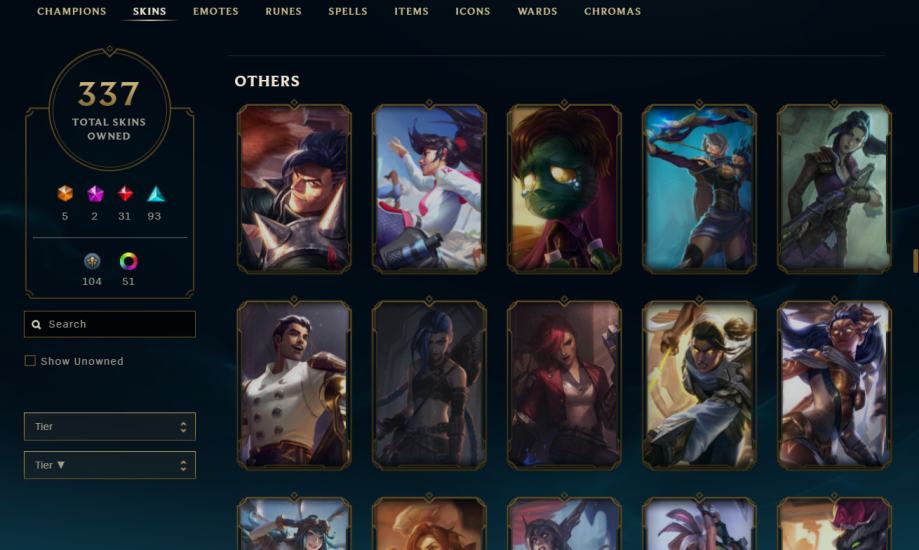Switch to the Champions tab
919x550 pixels.
(71, 12)
